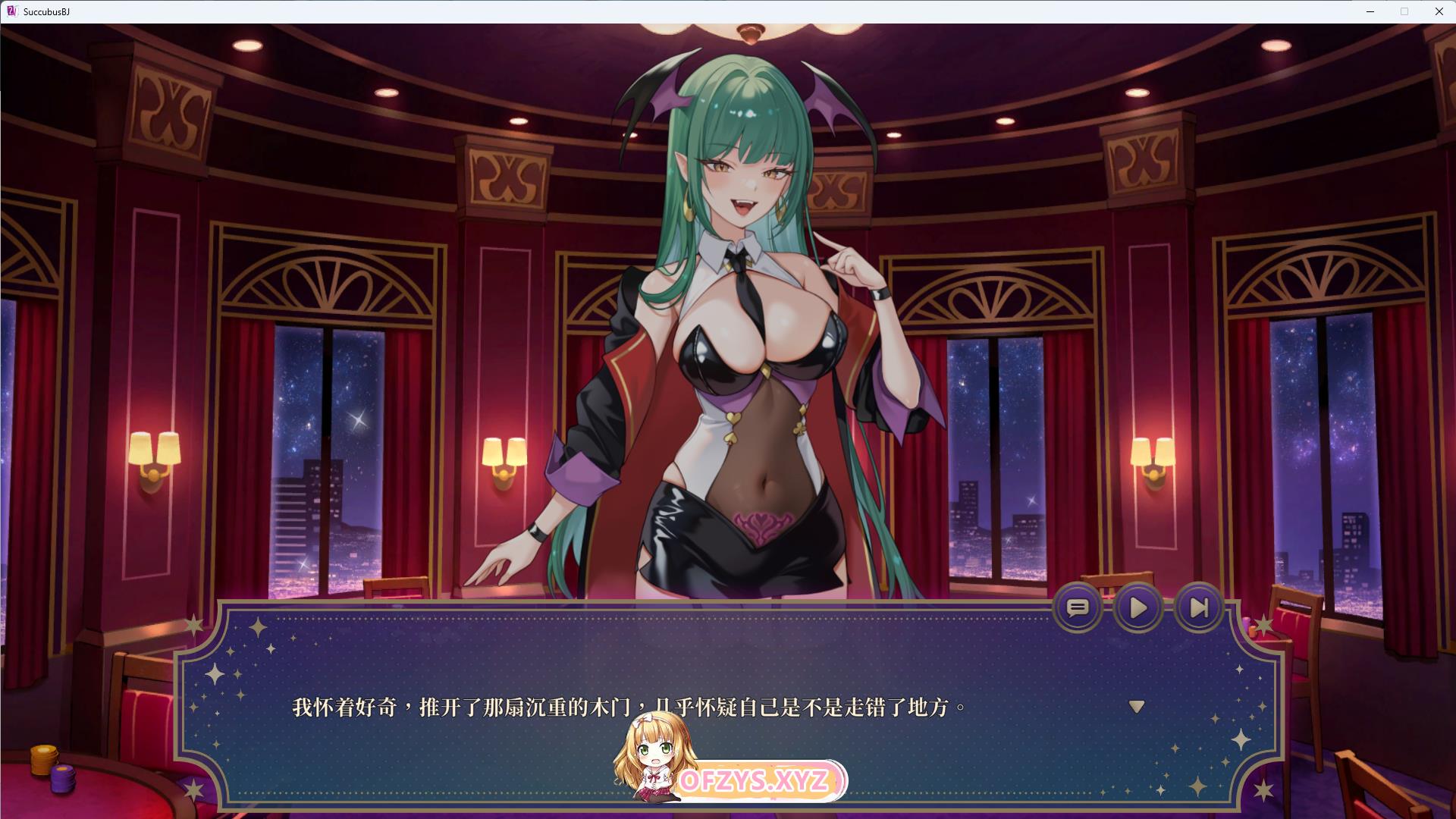1456x819 pixels.
Task: Advance text via the down-arrow indicator
Action: (x=1136, y=707)
